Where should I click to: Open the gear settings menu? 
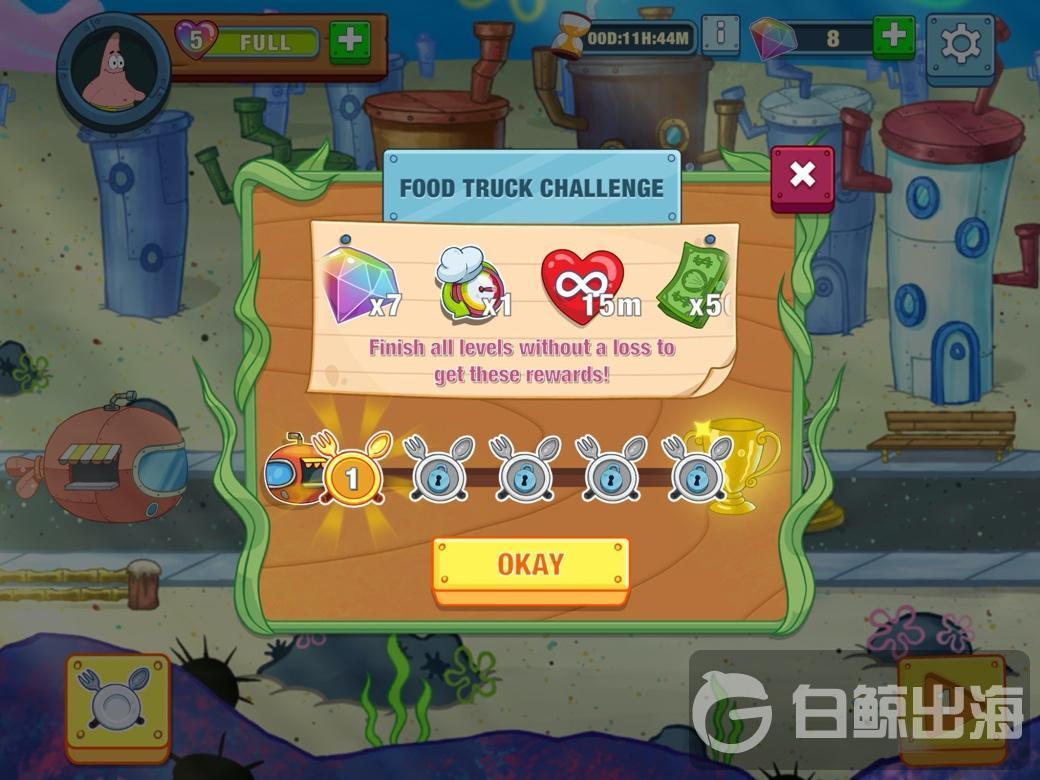(960, 44)
